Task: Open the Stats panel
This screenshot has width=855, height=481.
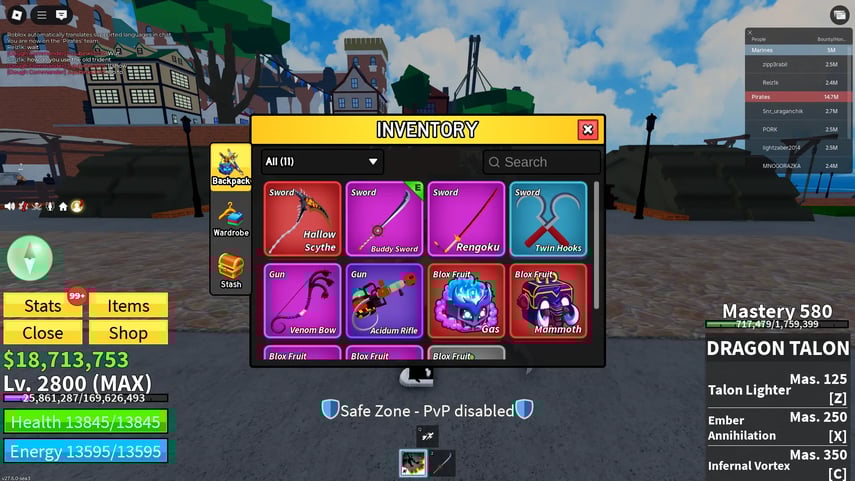Action: [43, 306]
